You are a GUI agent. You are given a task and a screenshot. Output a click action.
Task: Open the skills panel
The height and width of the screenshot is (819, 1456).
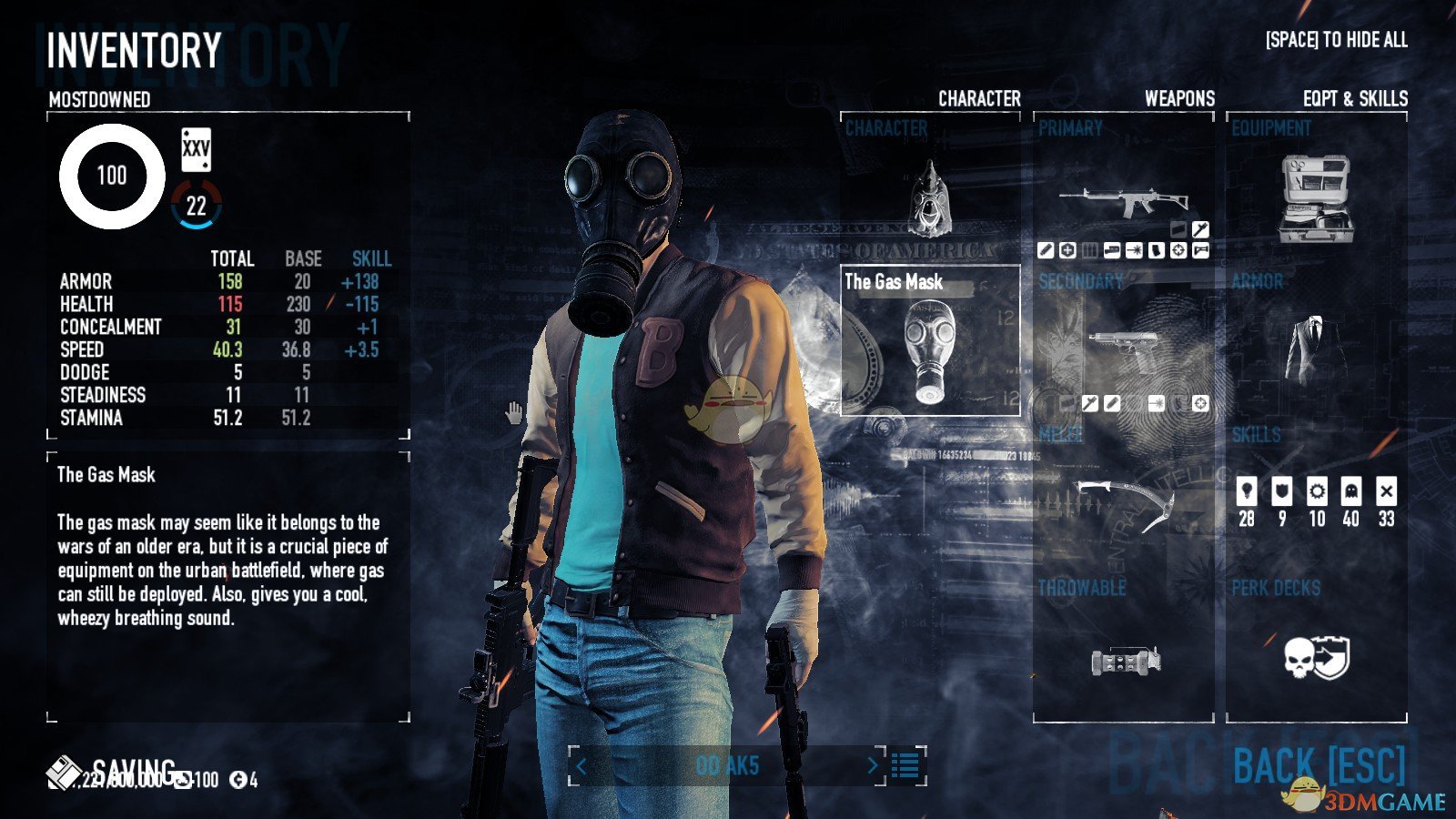click(x=1316, y=502)
